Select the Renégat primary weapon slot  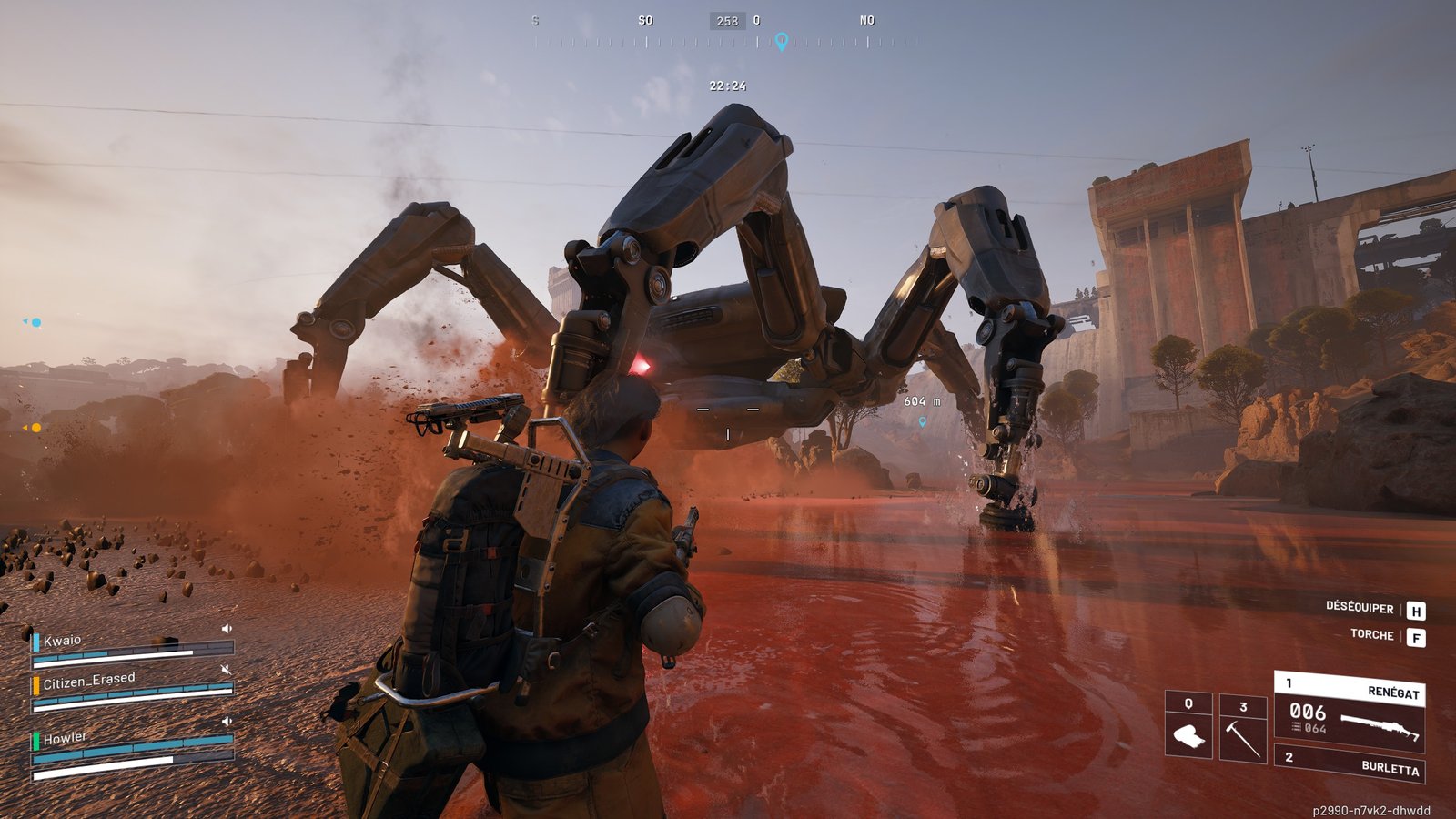(1350, 712)
